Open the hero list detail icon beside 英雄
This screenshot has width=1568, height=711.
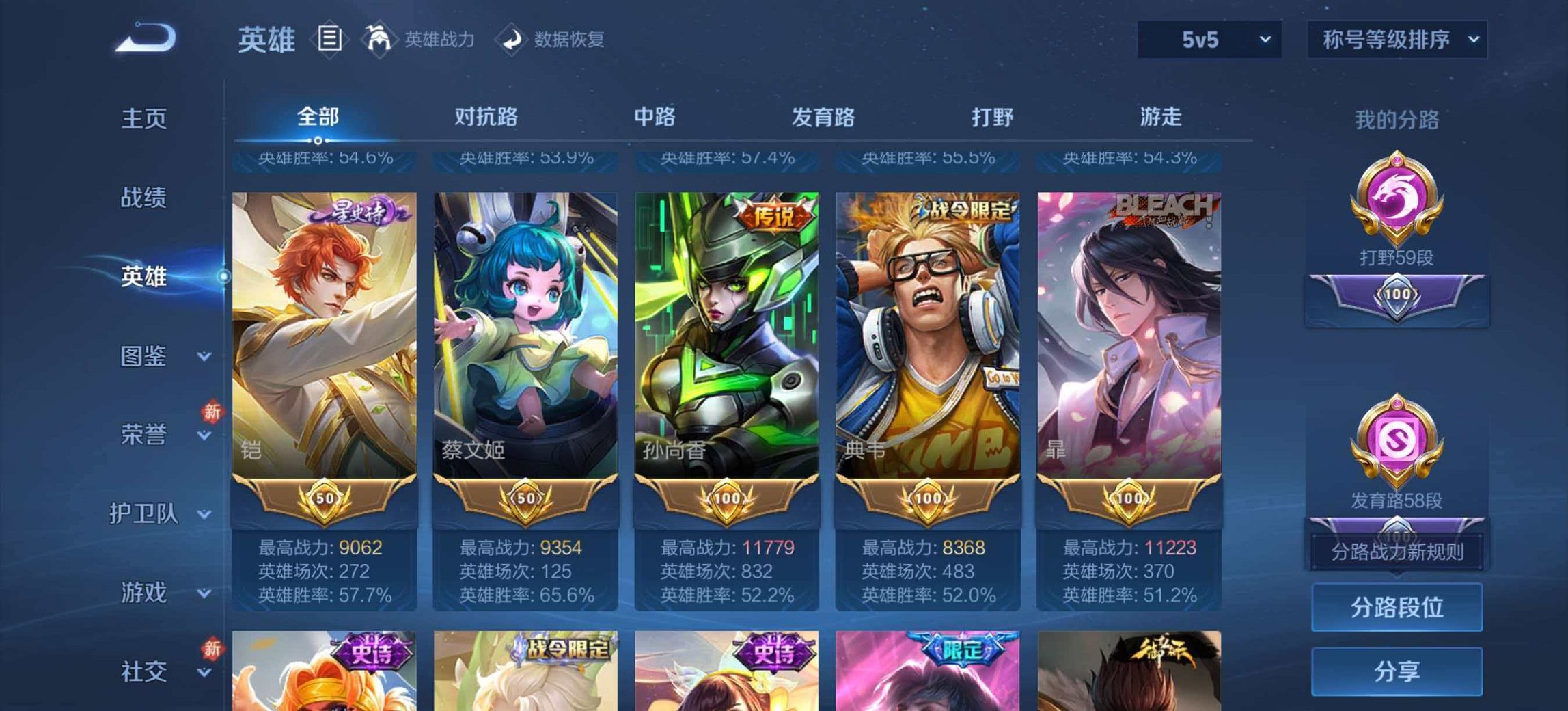(x=330, y=39)
